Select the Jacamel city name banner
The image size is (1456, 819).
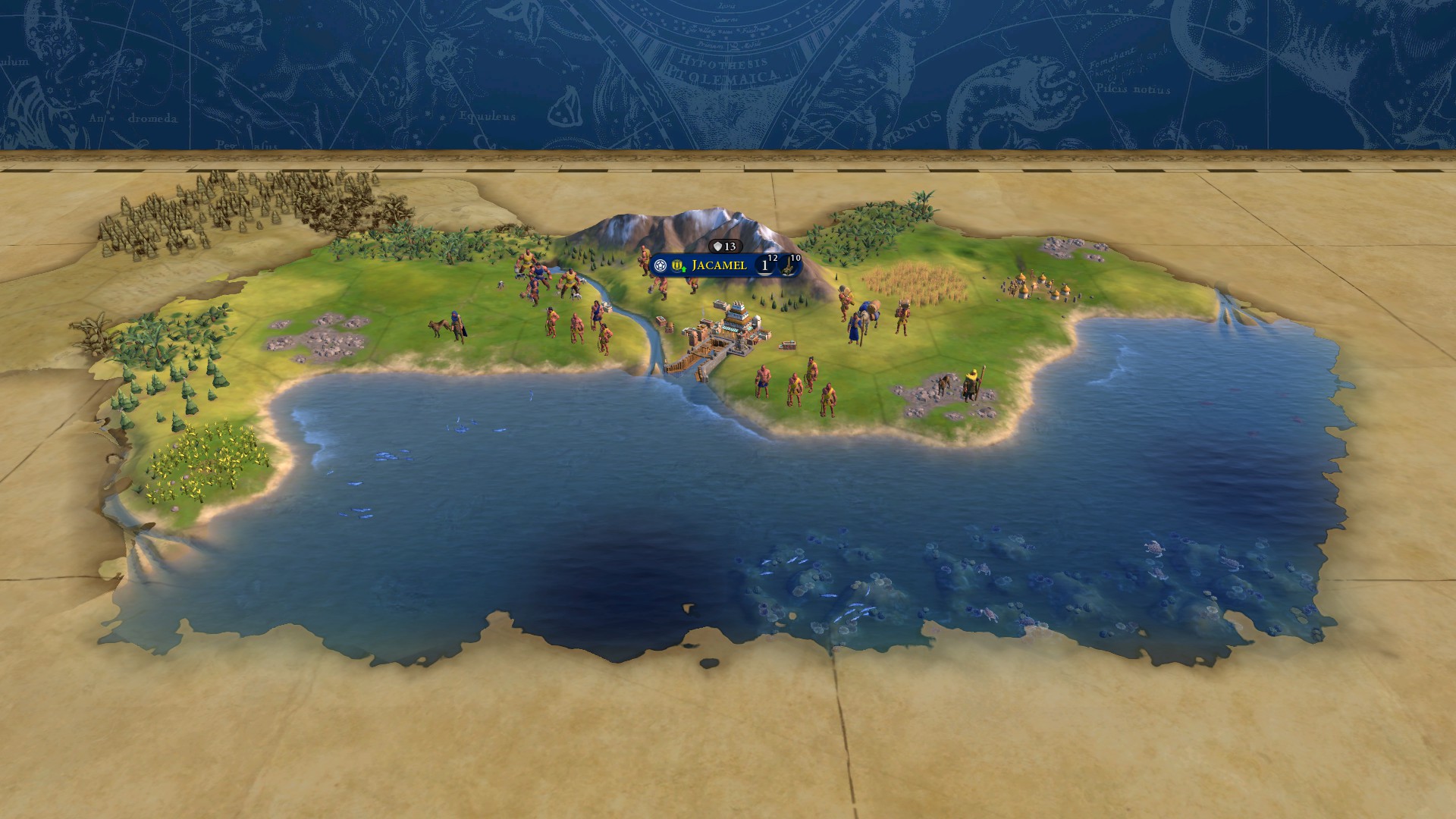(x=719, y=265)
